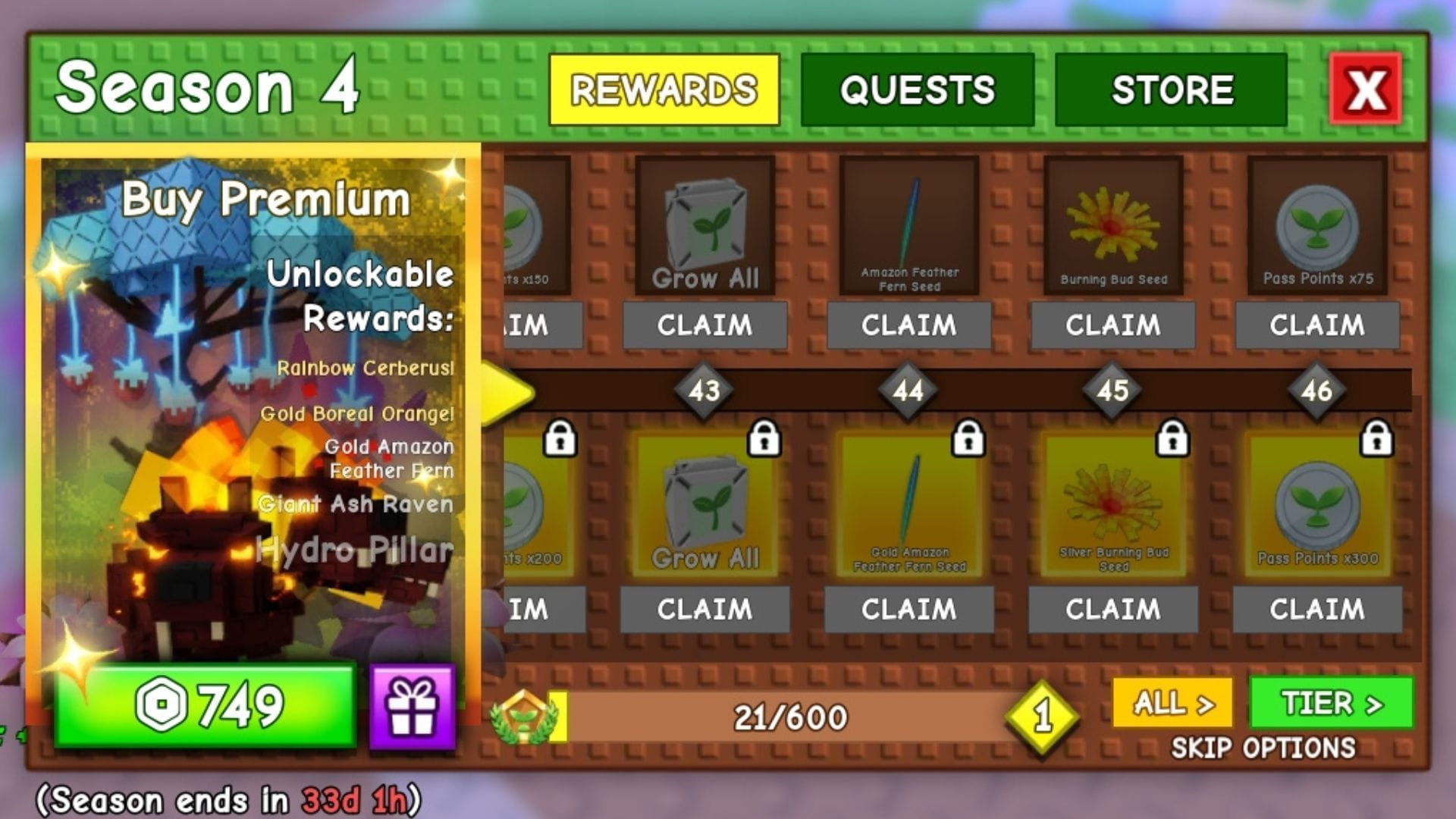Open the Quests tab
This screenshot has height=819, width=1456.
tap(917, 89)
